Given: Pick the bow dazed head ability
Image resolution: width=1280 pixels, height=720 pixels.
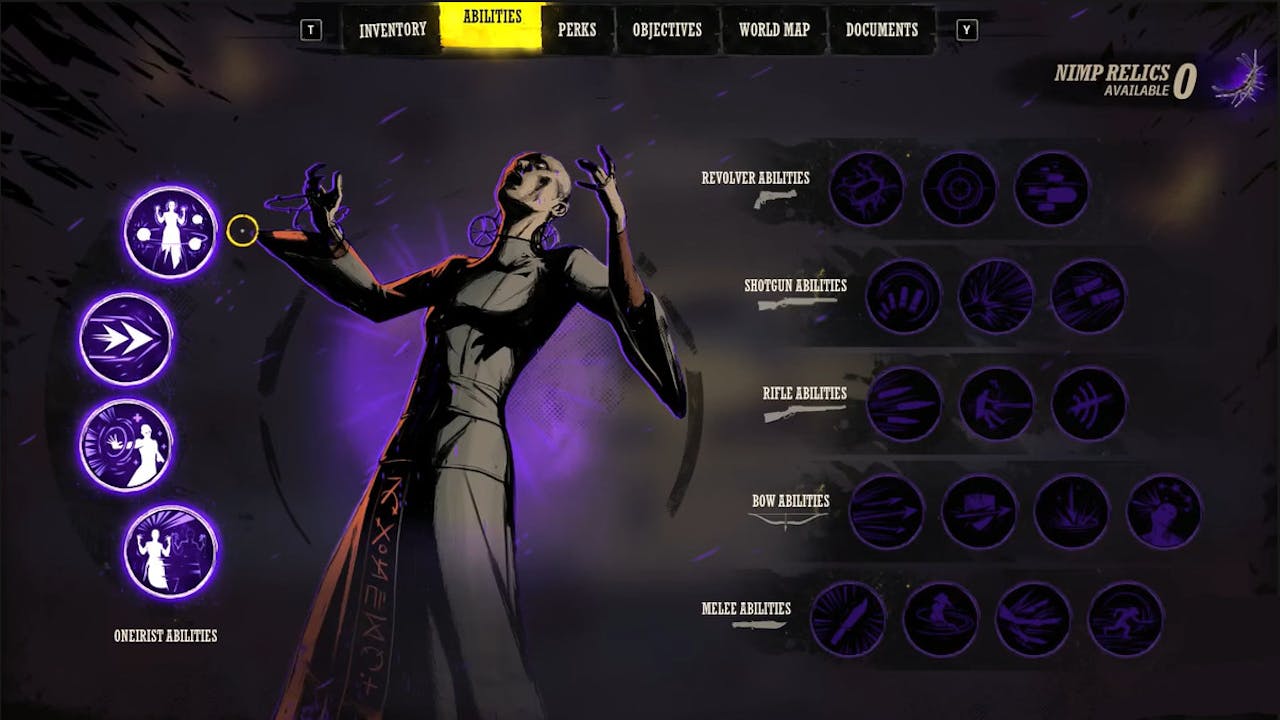Looking at the screenshot, I should (1164, 512).
